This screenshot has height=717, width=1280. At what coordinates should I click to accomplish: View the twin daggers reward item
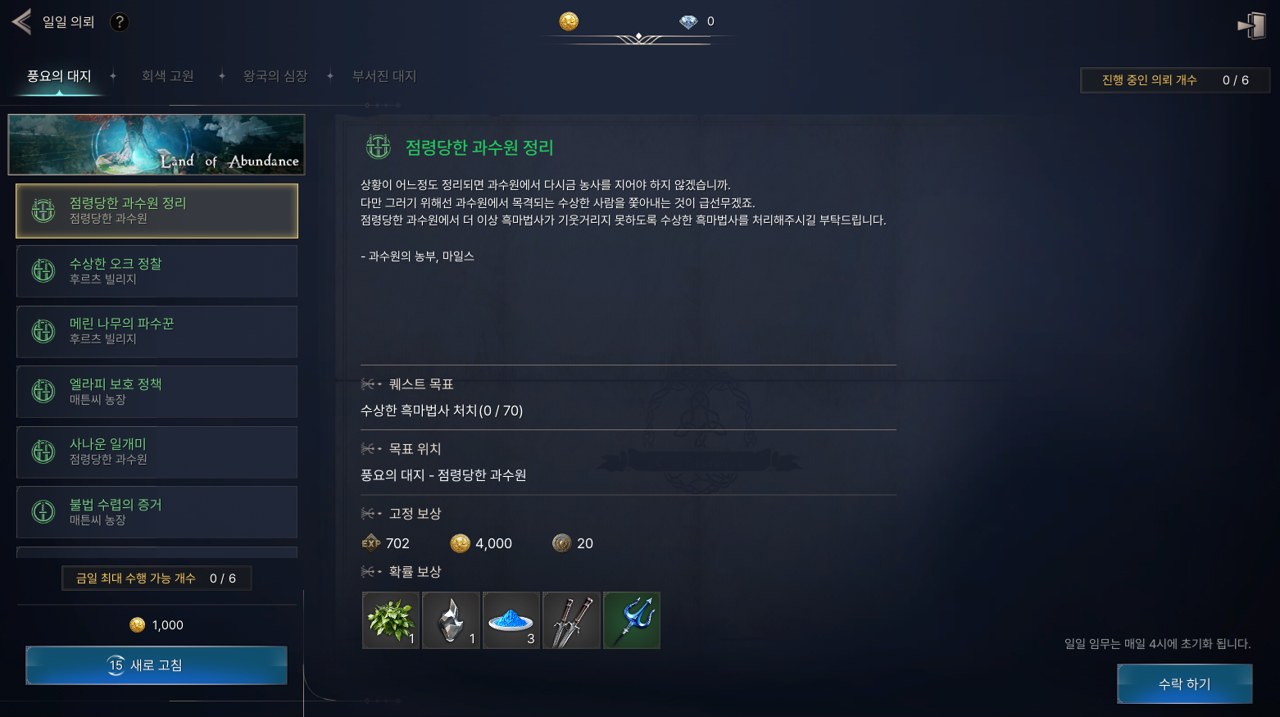[x=571, y=620]
